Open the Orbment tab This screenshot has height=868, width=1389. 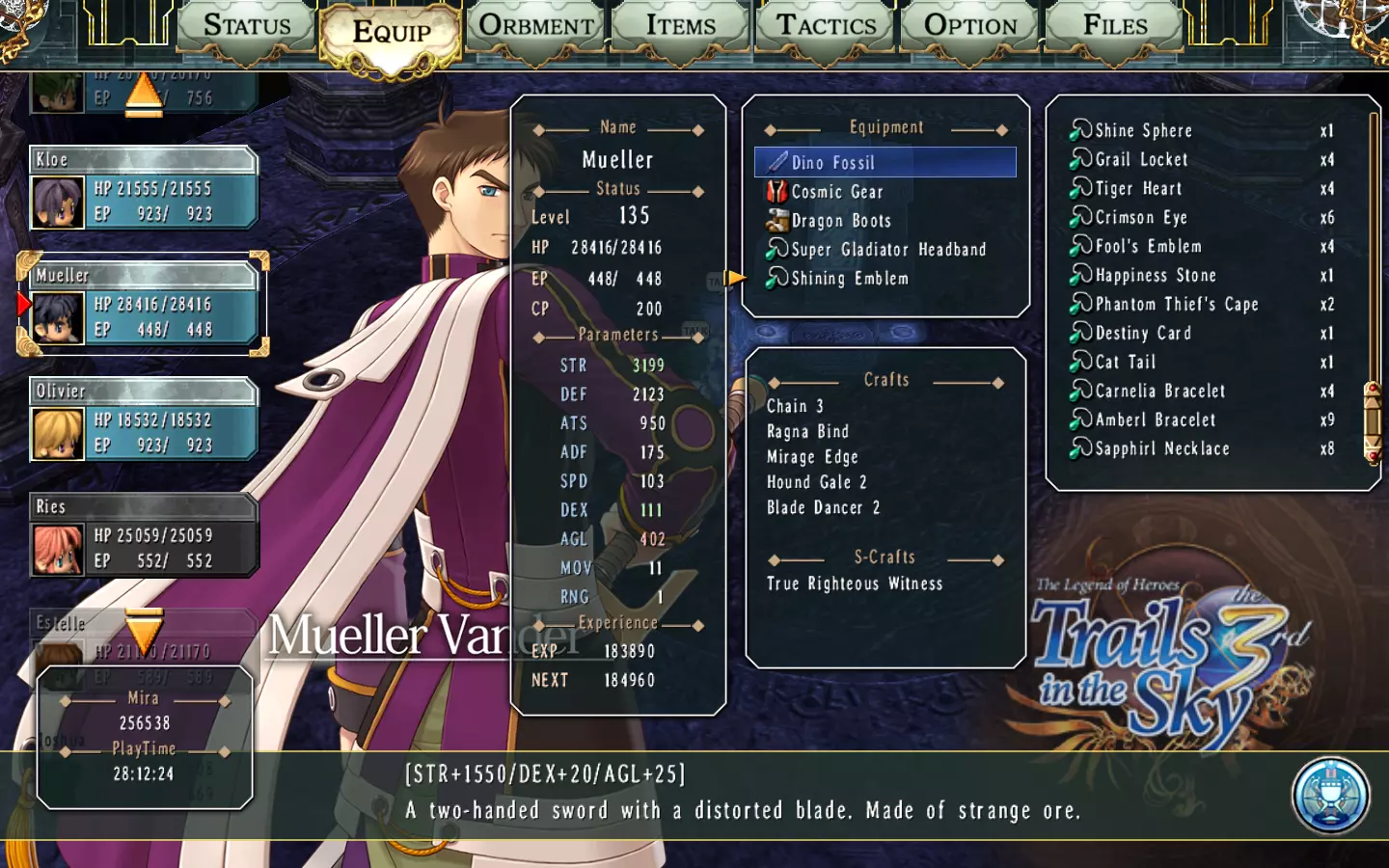536,26
